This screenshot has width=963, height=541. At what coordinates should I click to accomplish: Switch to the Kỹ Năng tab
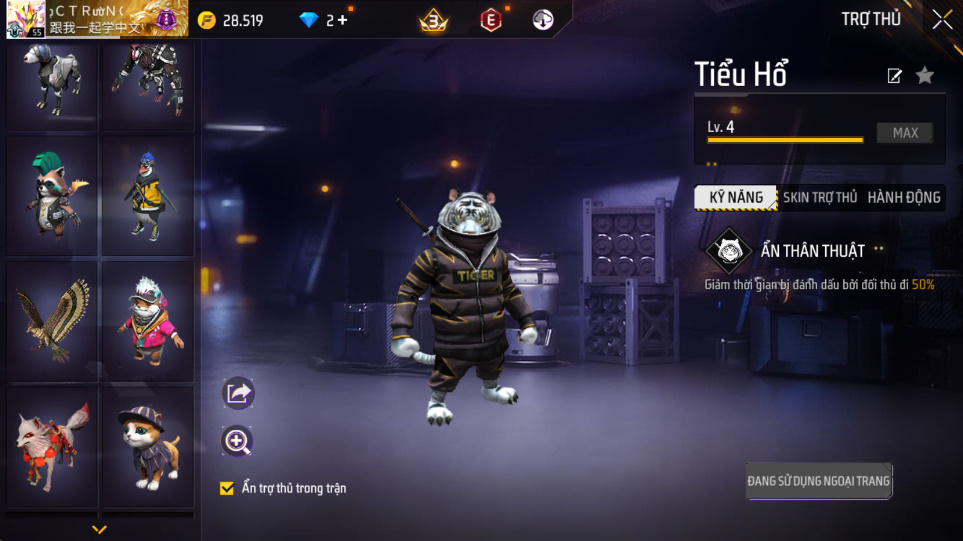736,198
